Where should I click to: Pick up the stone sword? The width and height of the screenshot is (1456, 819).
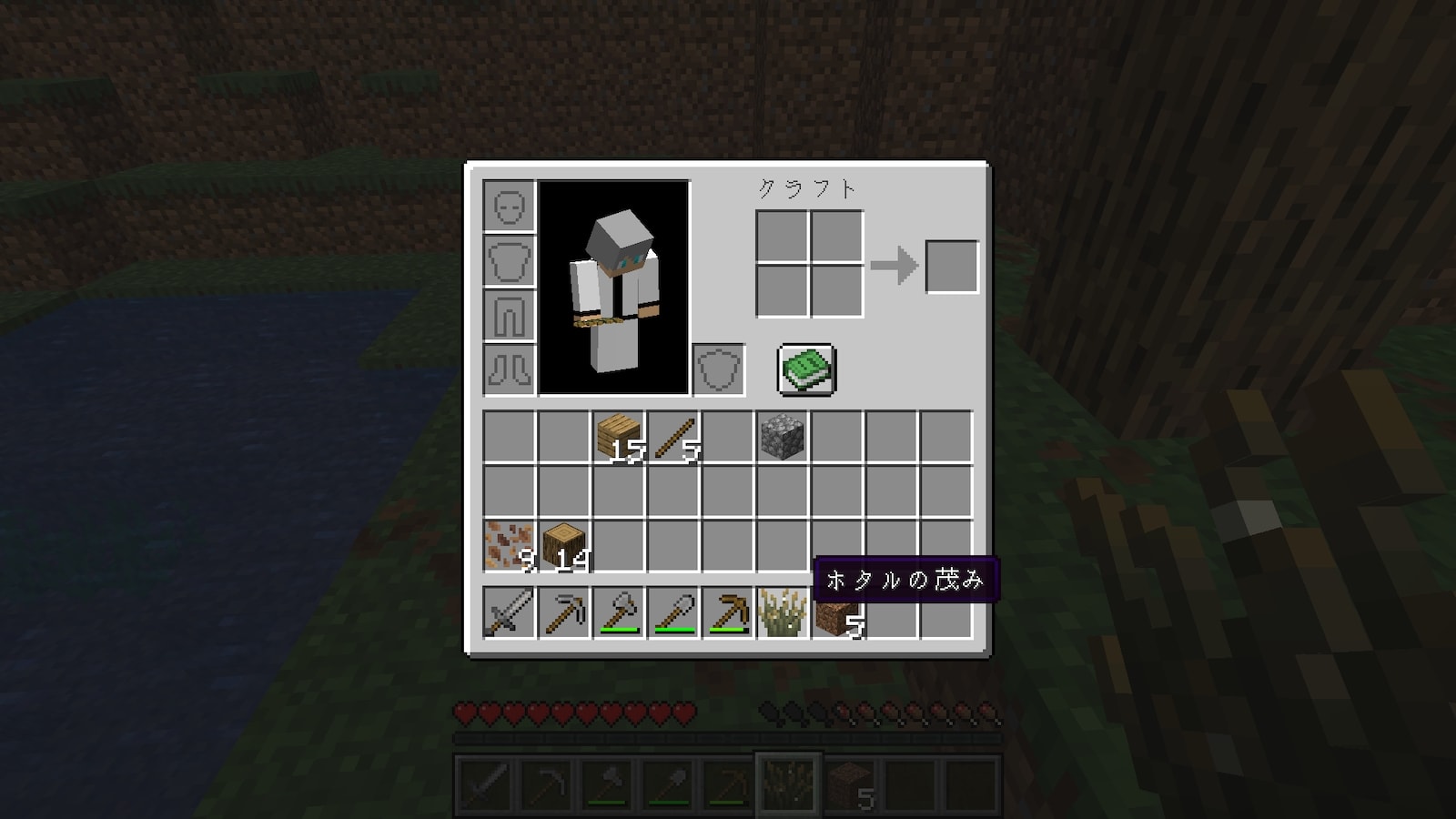[x=510, y=612]
